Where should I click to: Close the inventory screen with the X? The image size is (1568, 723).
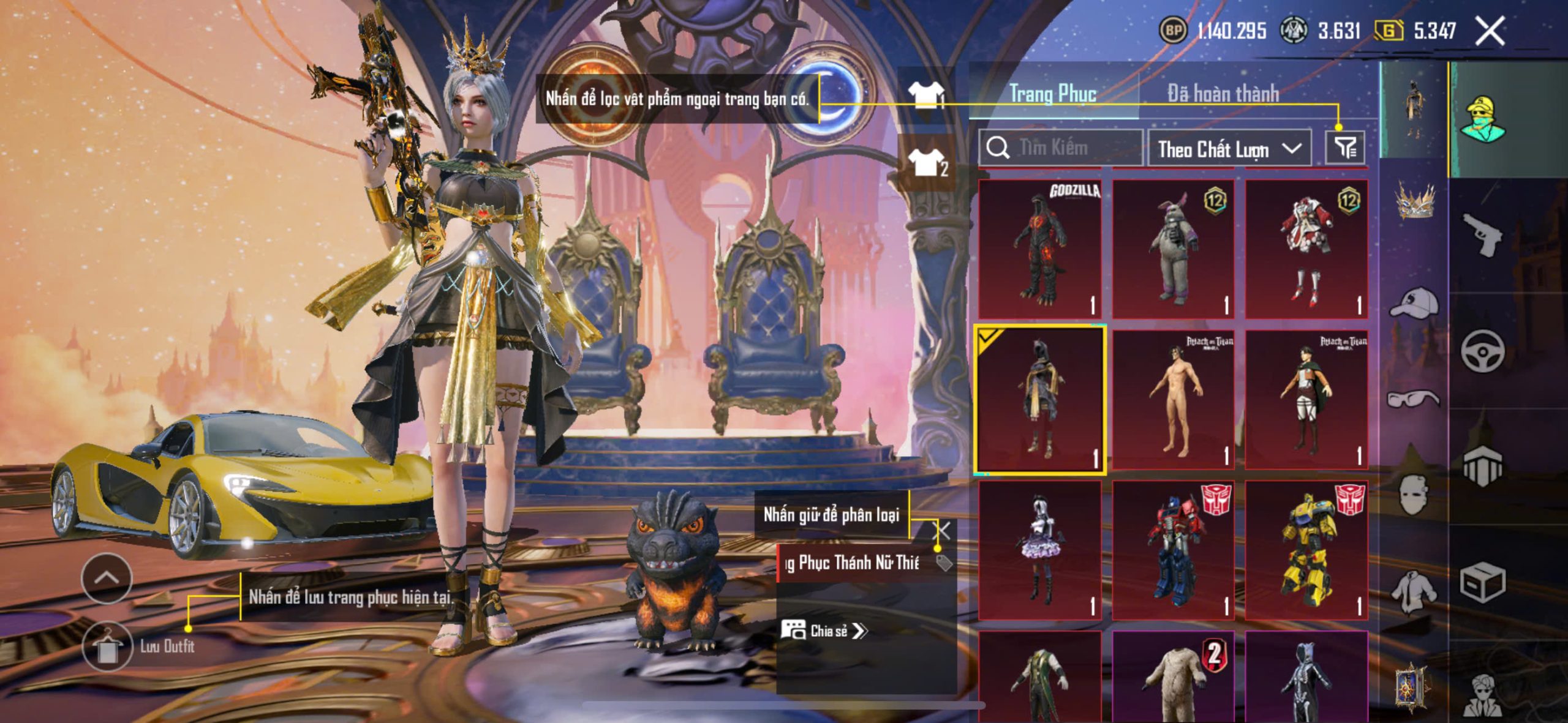click(1490, 31)
